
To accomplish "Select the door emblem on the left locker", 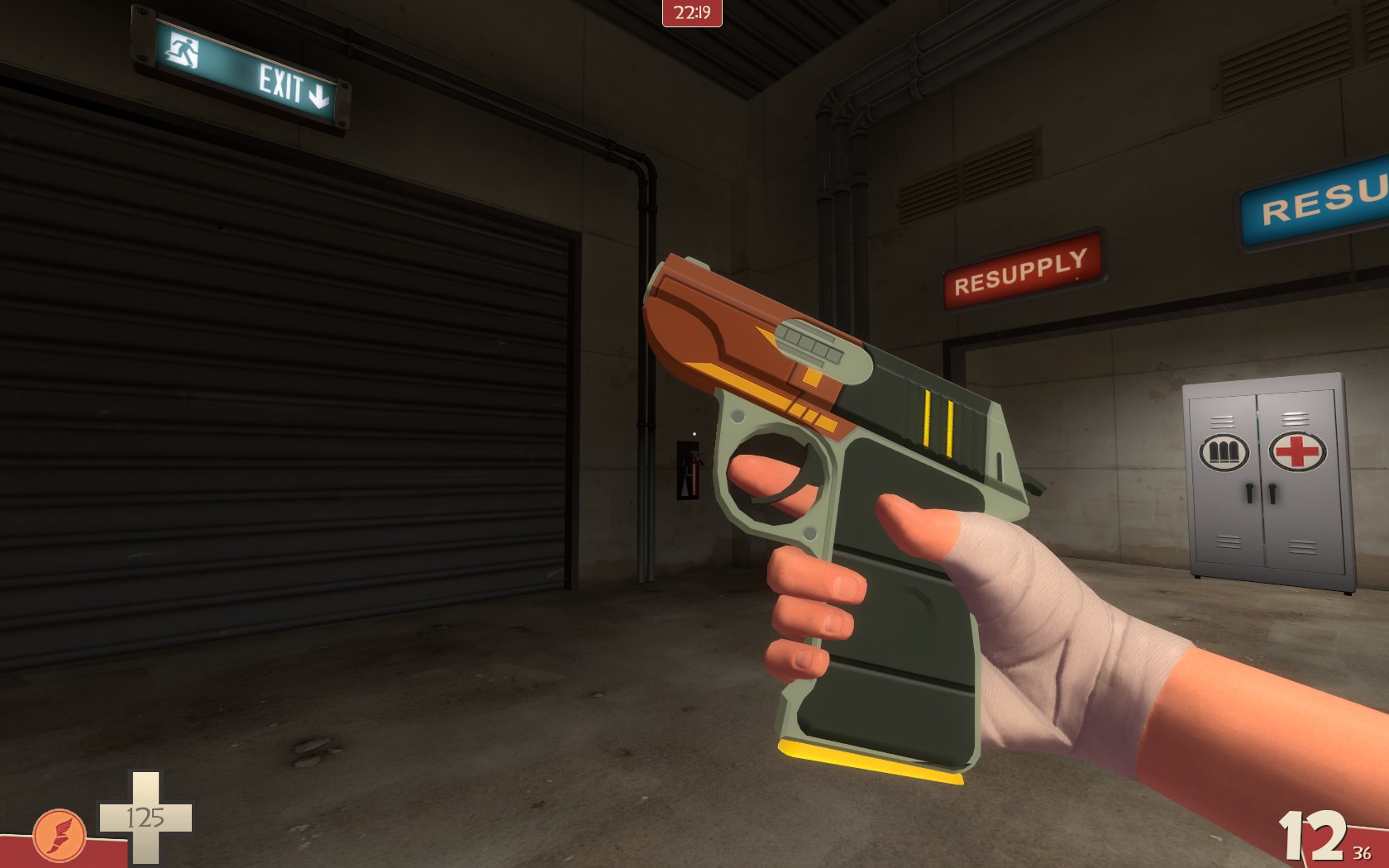I will [1224, 451].
